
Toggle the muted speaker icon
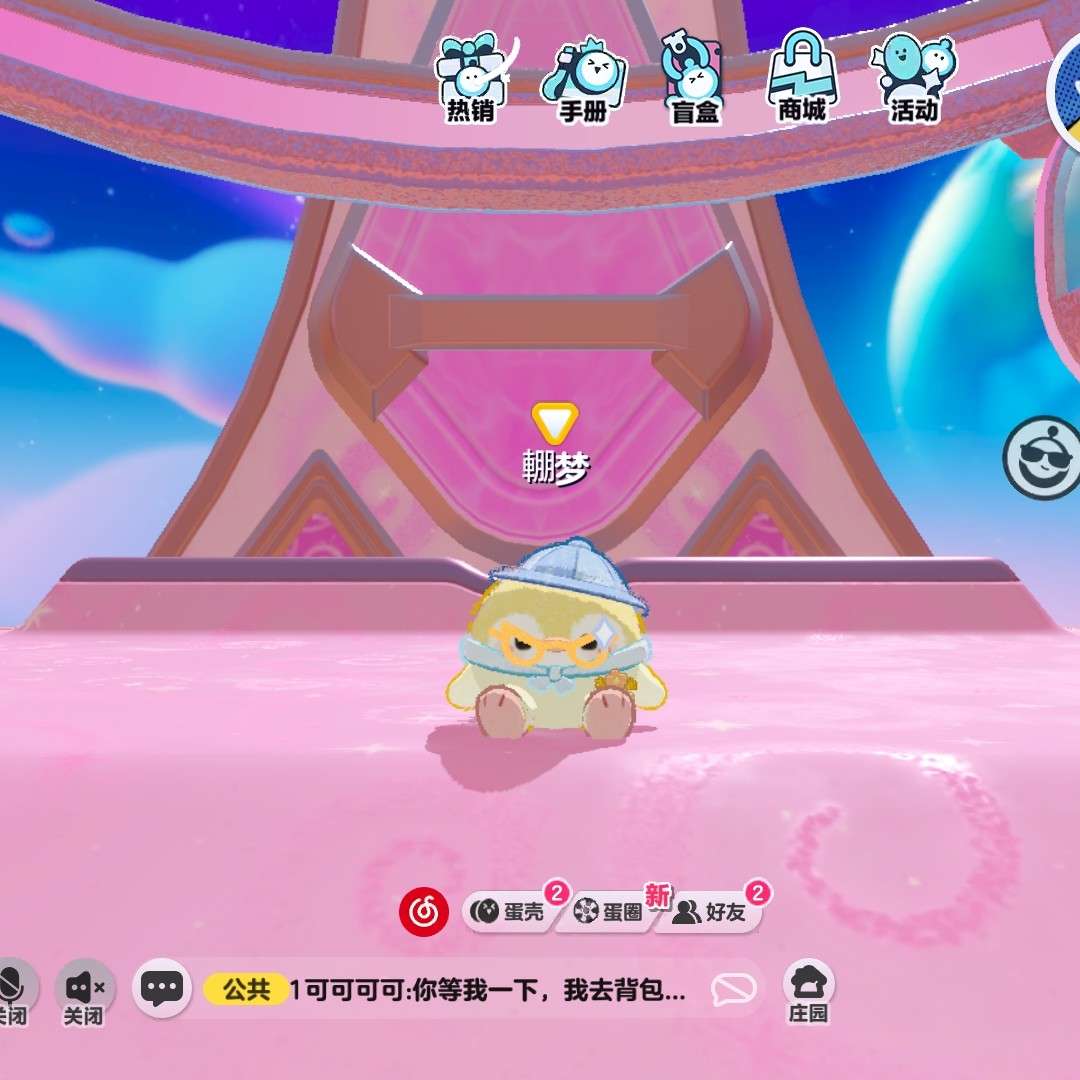[x=84, y=990]
